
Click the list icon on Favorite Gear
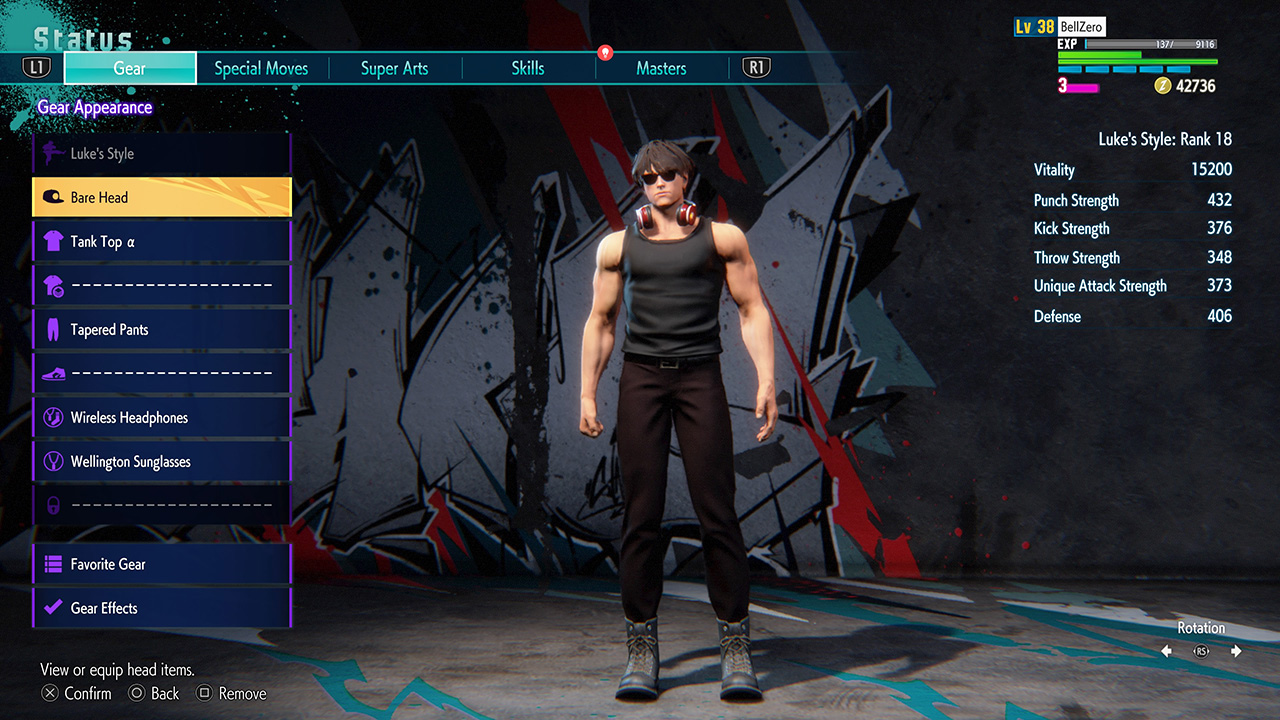click(53, 564)
